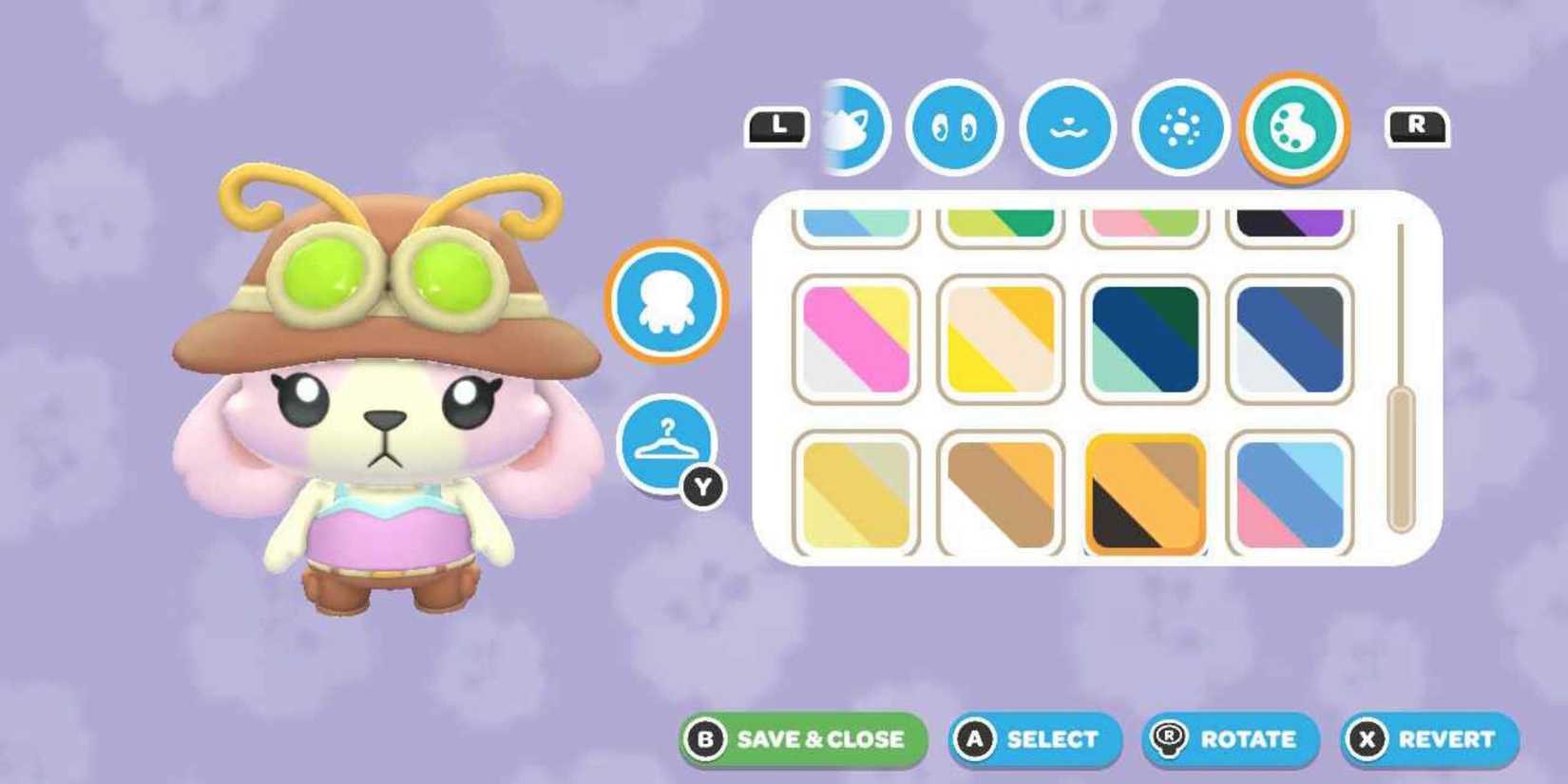Click the Save & Close button
1568x784 pixels.
coord(803,738)
